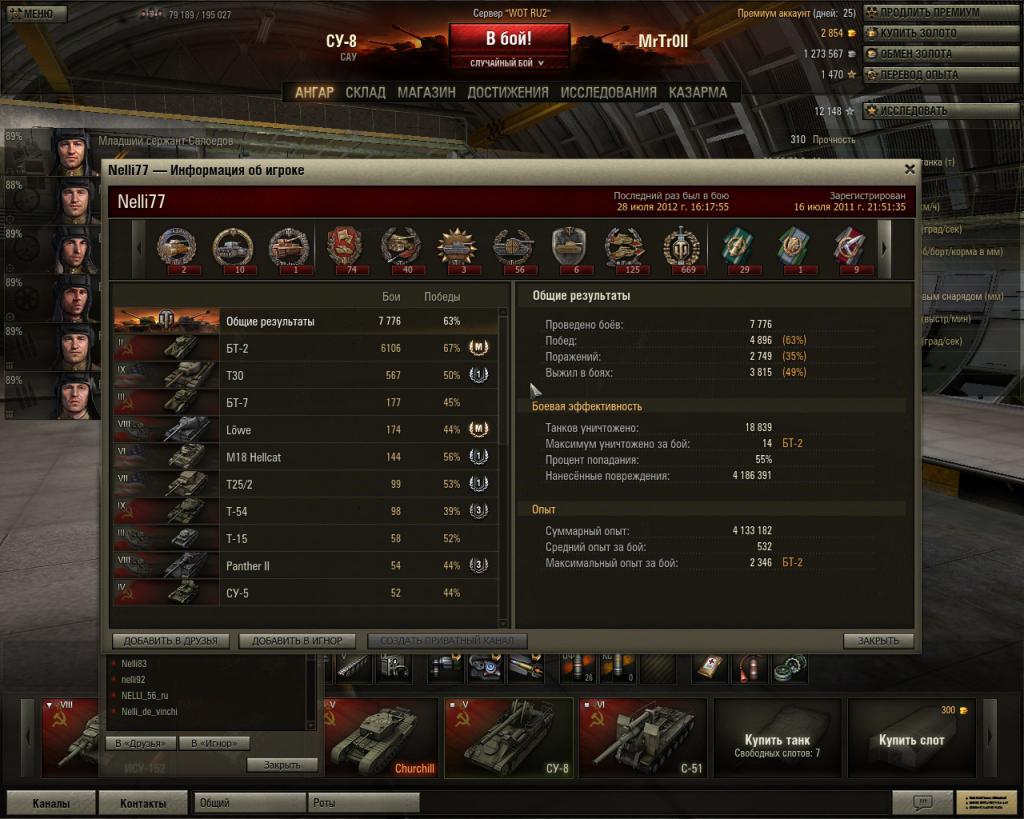Screen dimensions: 1024x819
Task: Switch to the Склад tab
Action: click(x=365, y=92)
